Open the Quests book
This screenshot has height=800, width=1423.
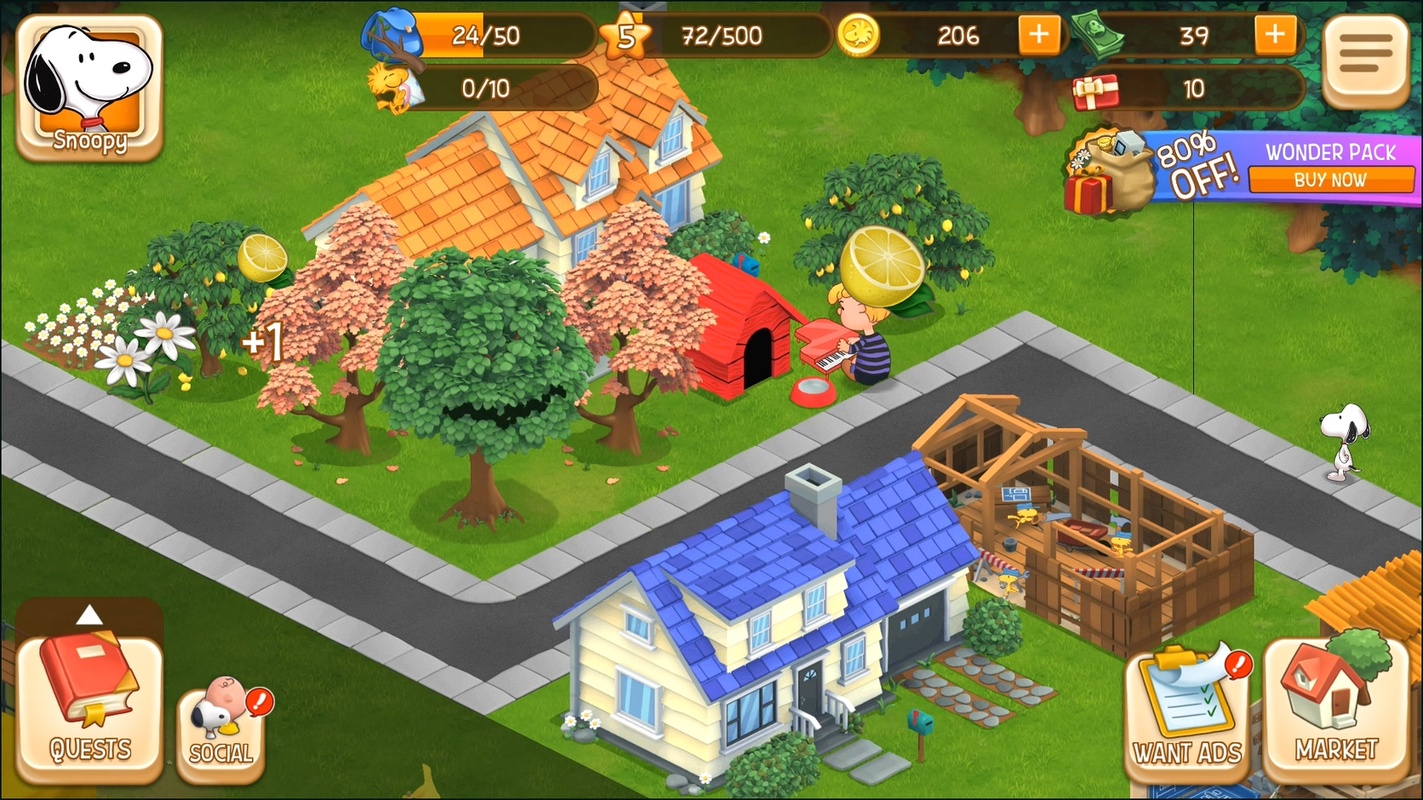tap(90, 707)
